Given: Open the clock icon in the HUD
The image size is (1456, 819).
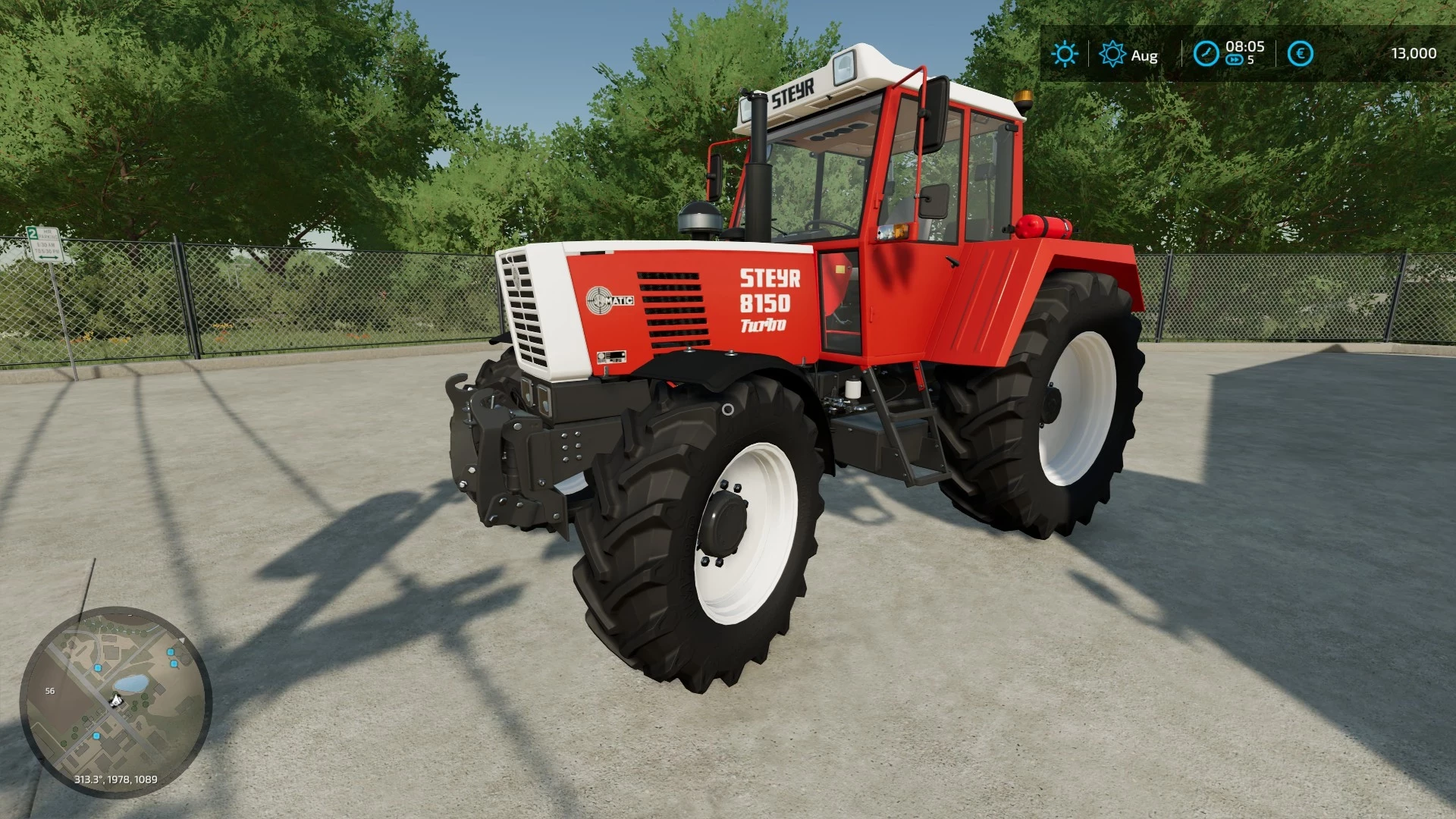Looking at the screenshot, I should [x=1206, y=54].
